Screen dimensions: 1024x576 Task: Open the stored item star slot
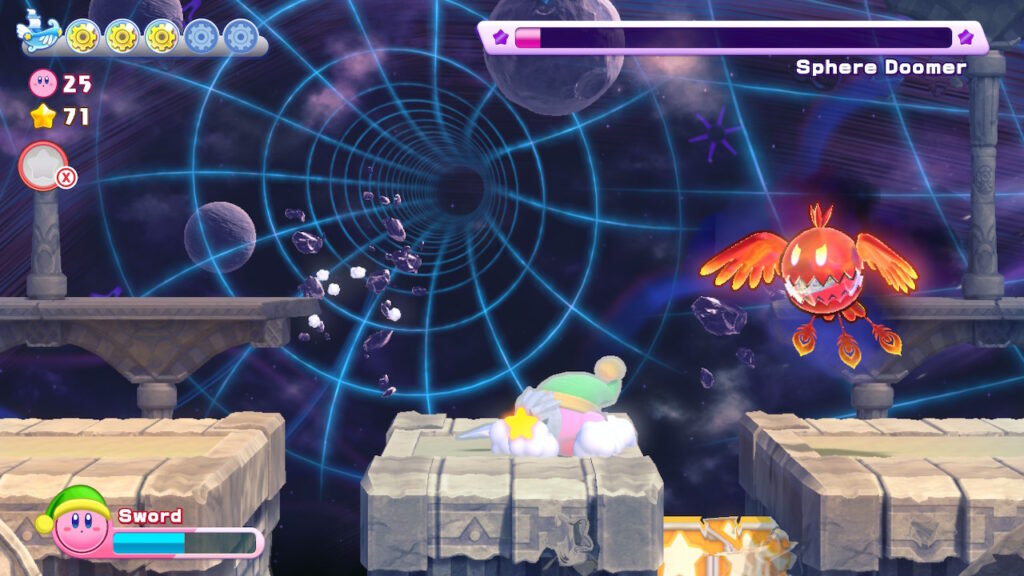(43, 165)
